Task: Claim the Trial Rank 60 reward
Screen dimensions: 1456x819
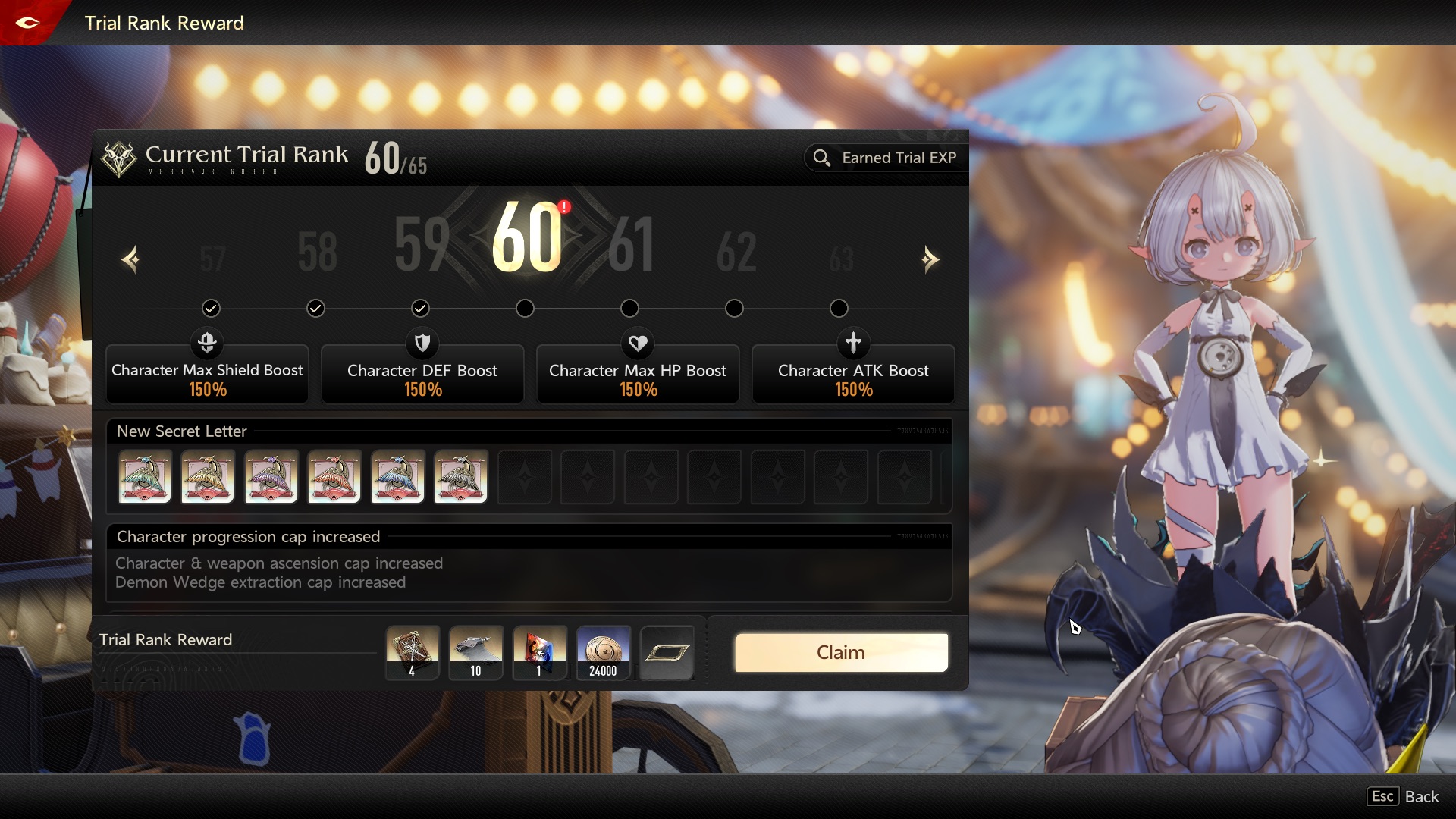Action: point(840,653)
